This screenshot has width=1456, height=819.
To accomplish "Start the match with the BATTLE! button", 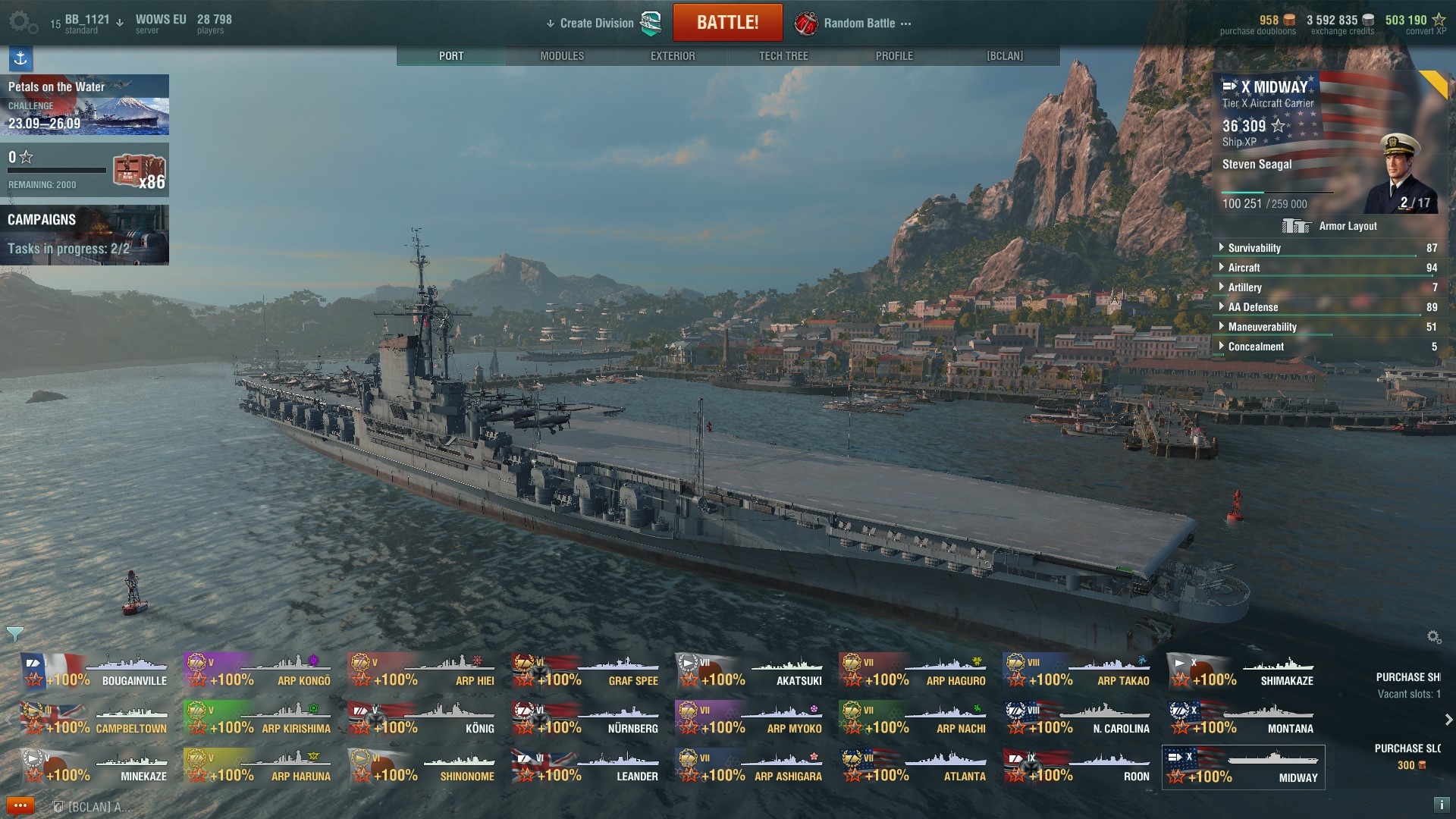I will click(727, 23).
